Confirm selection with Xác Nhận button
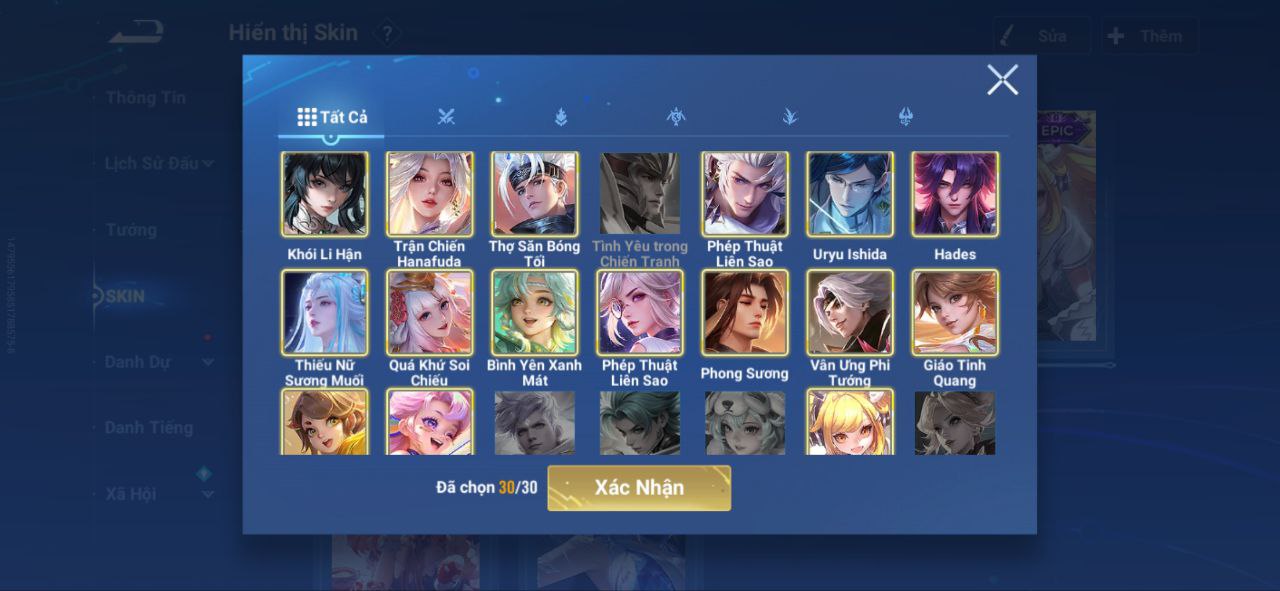This screenshot has width=1280, height=591. (639, 488)
